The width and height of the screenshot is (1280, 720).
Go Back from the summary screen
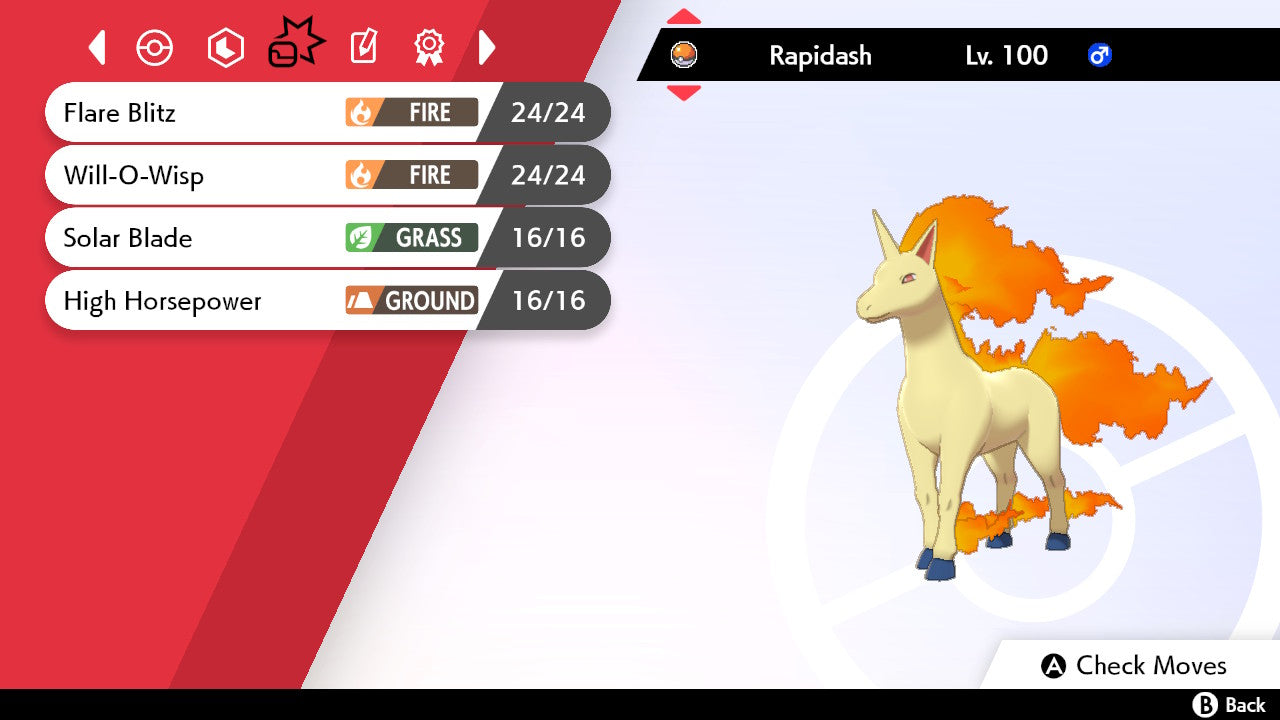[1229, 705]
